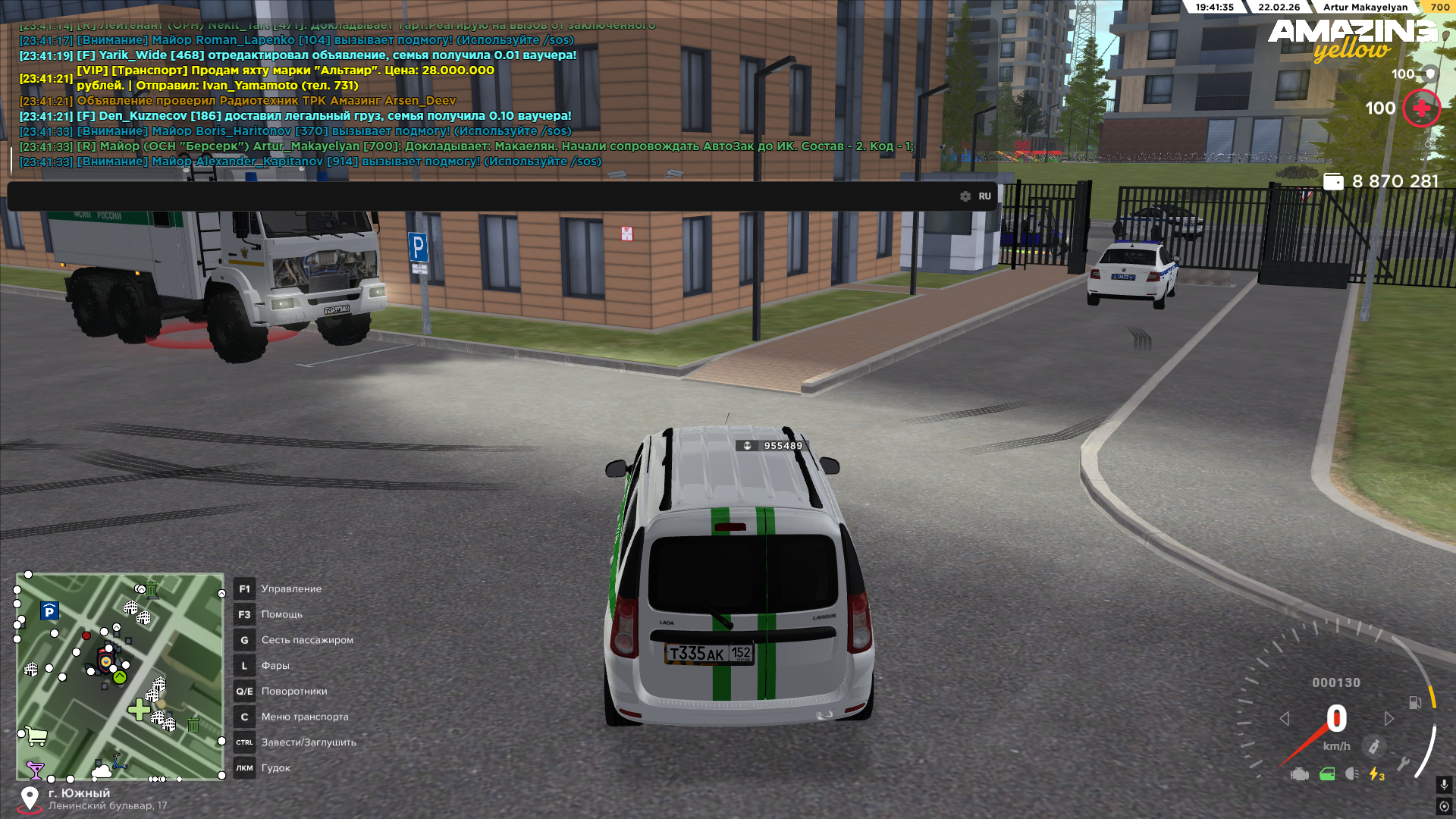Click the right turn signal arrow
Image resolution: width=1456 pixels, height=819 pixels.
(x=1389, y=718)
